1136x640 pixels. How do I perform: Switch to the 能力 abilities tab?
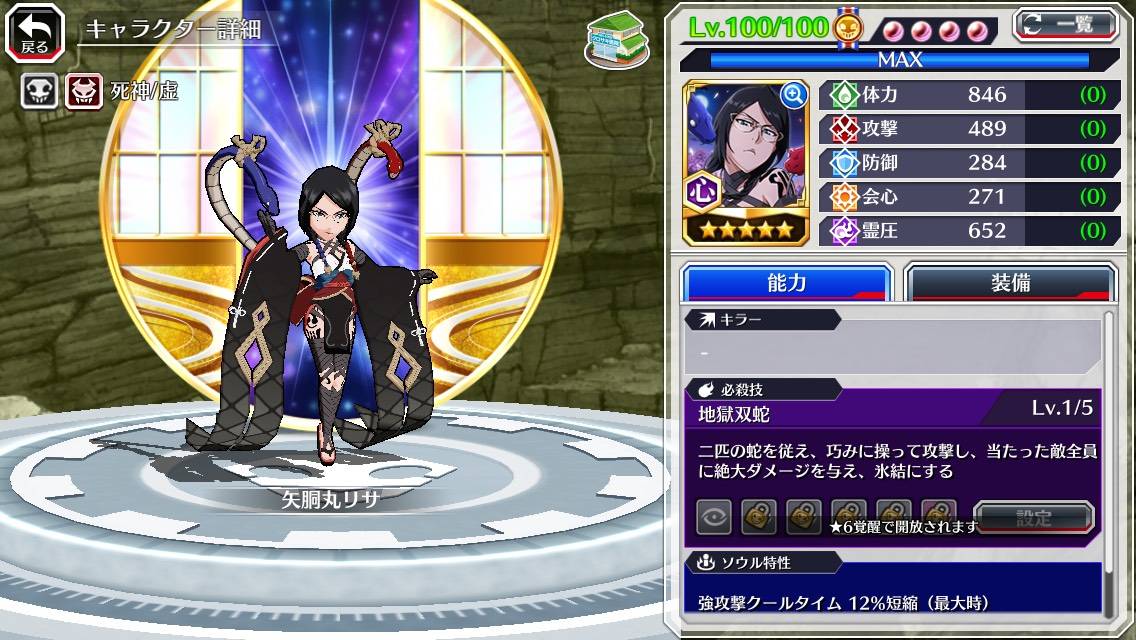point(786,283)
